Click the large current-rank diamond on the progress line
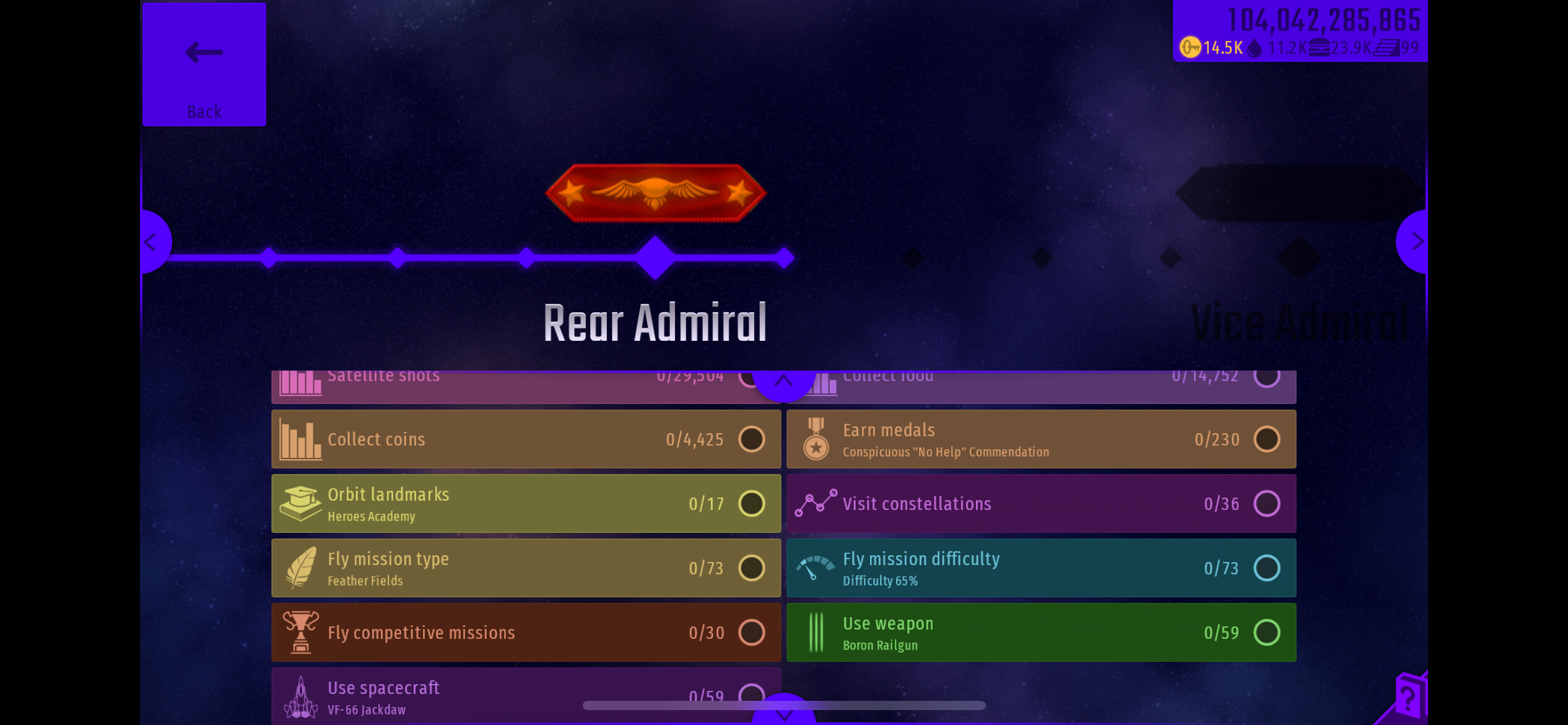This screenshot has width=1568, height=725. (x=655, y=258)
